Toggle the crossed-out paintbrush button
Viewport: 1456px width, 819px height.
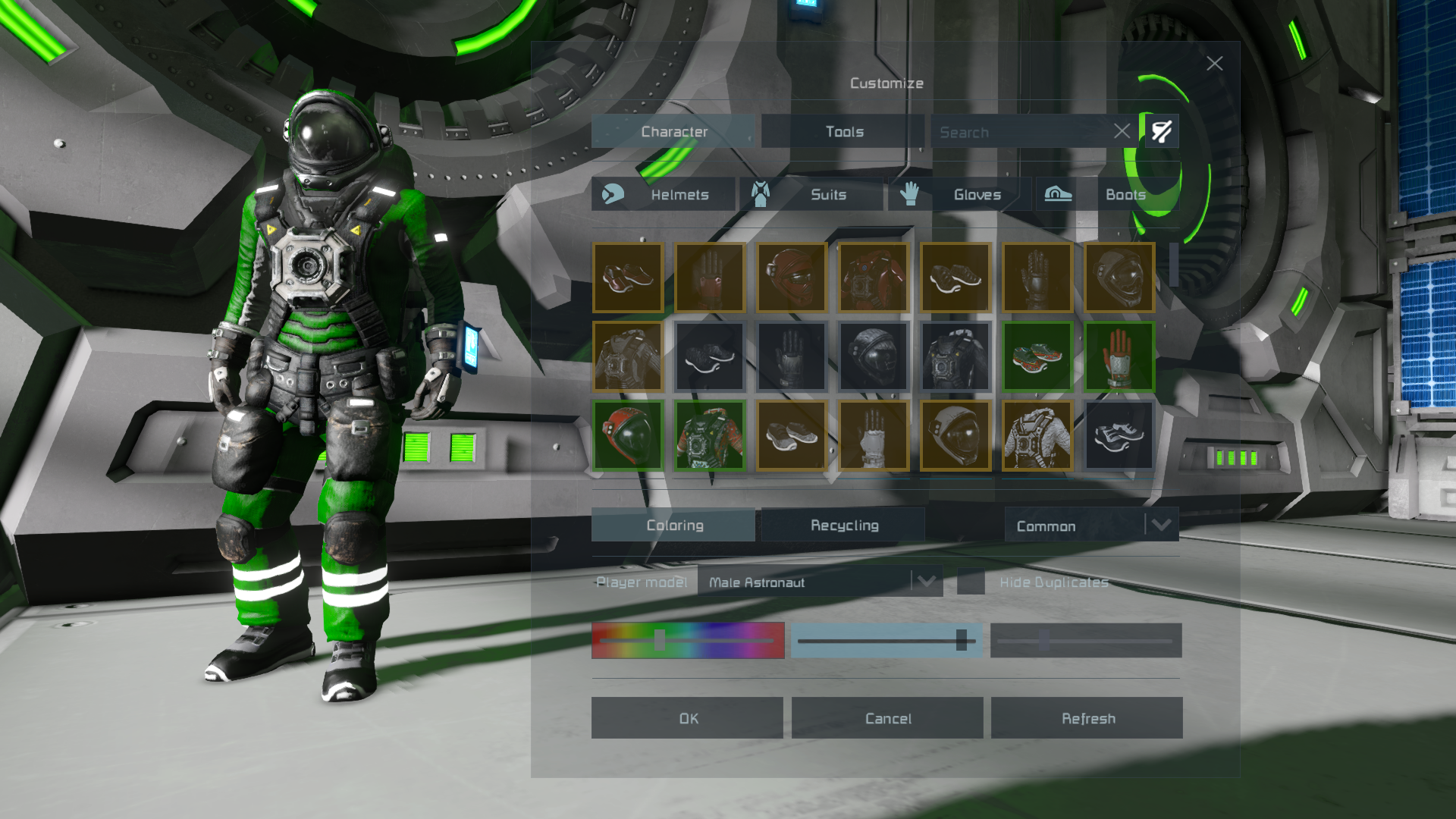click(1161, 131)
